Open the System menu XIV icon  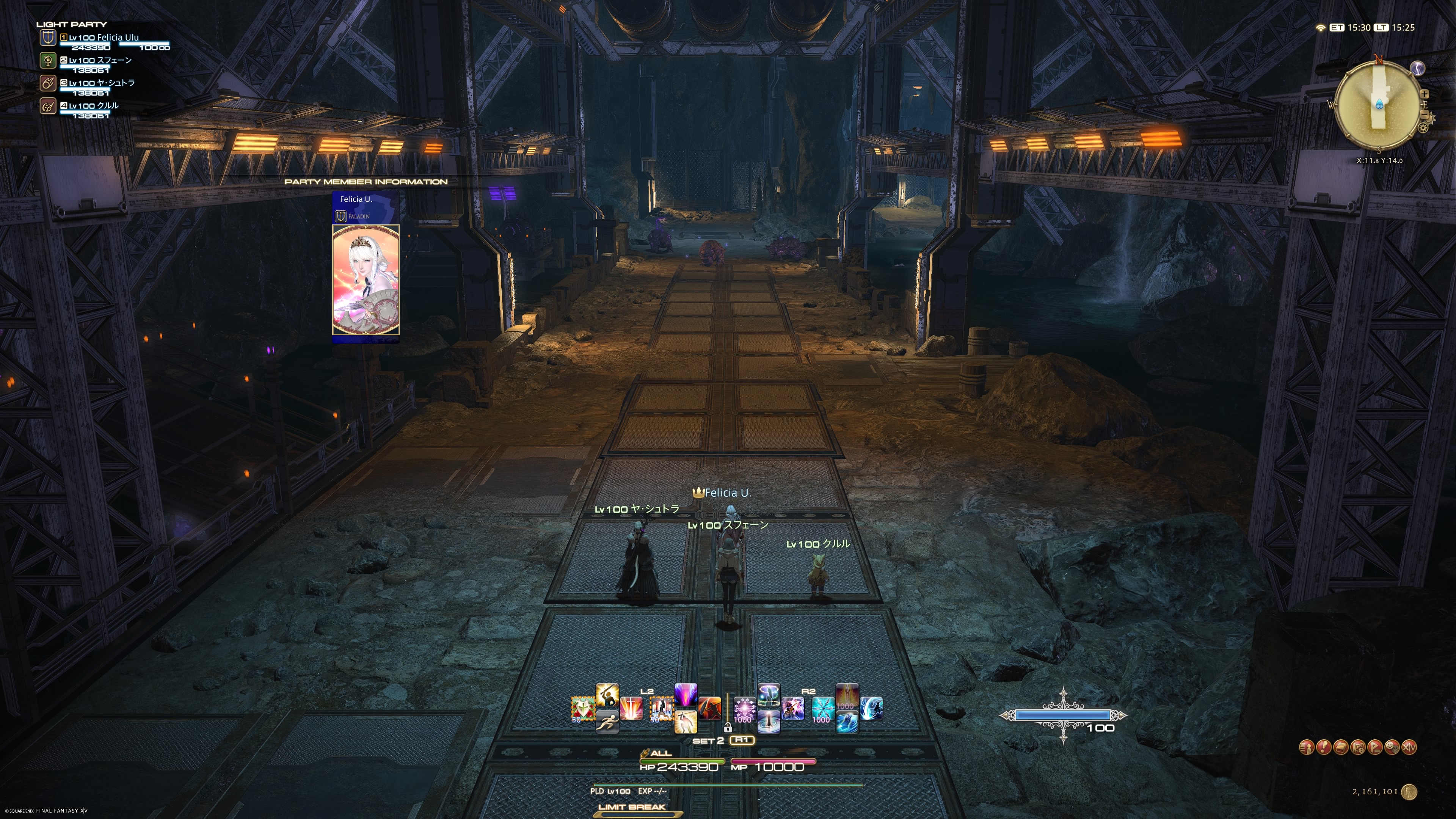point(1410,748)
